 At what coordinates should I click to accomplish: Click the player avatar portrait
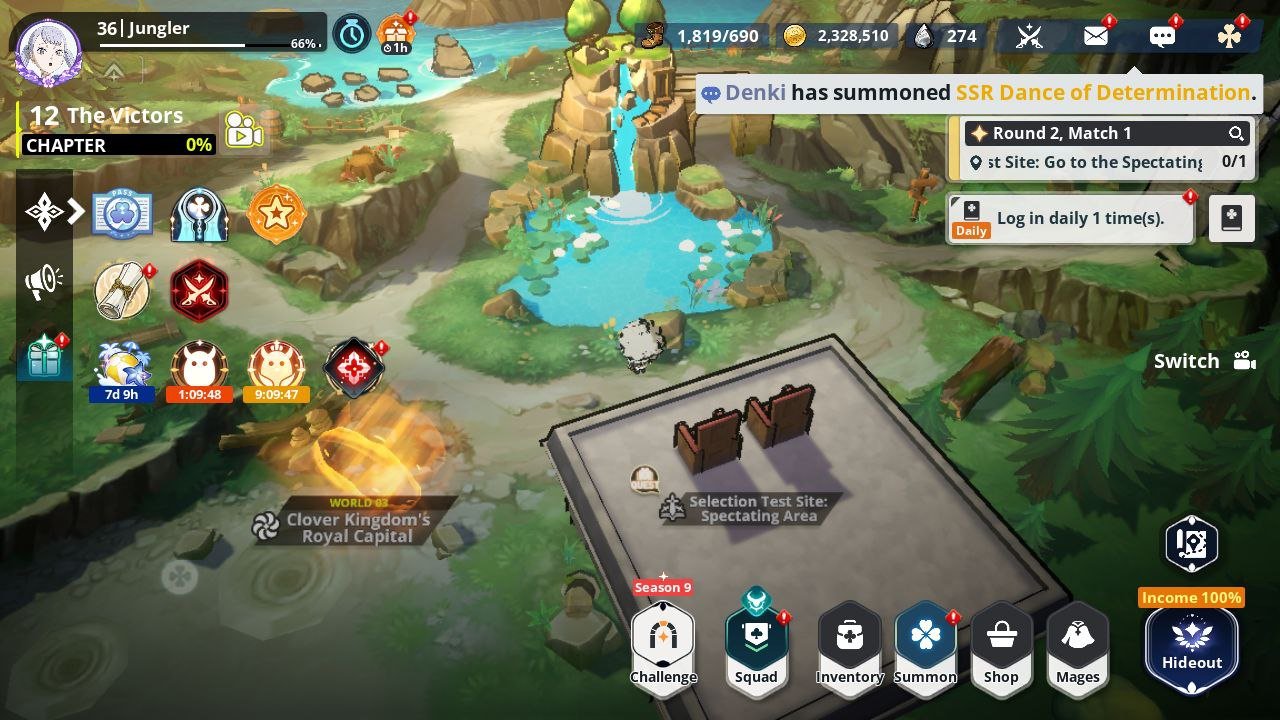[49, 51]
